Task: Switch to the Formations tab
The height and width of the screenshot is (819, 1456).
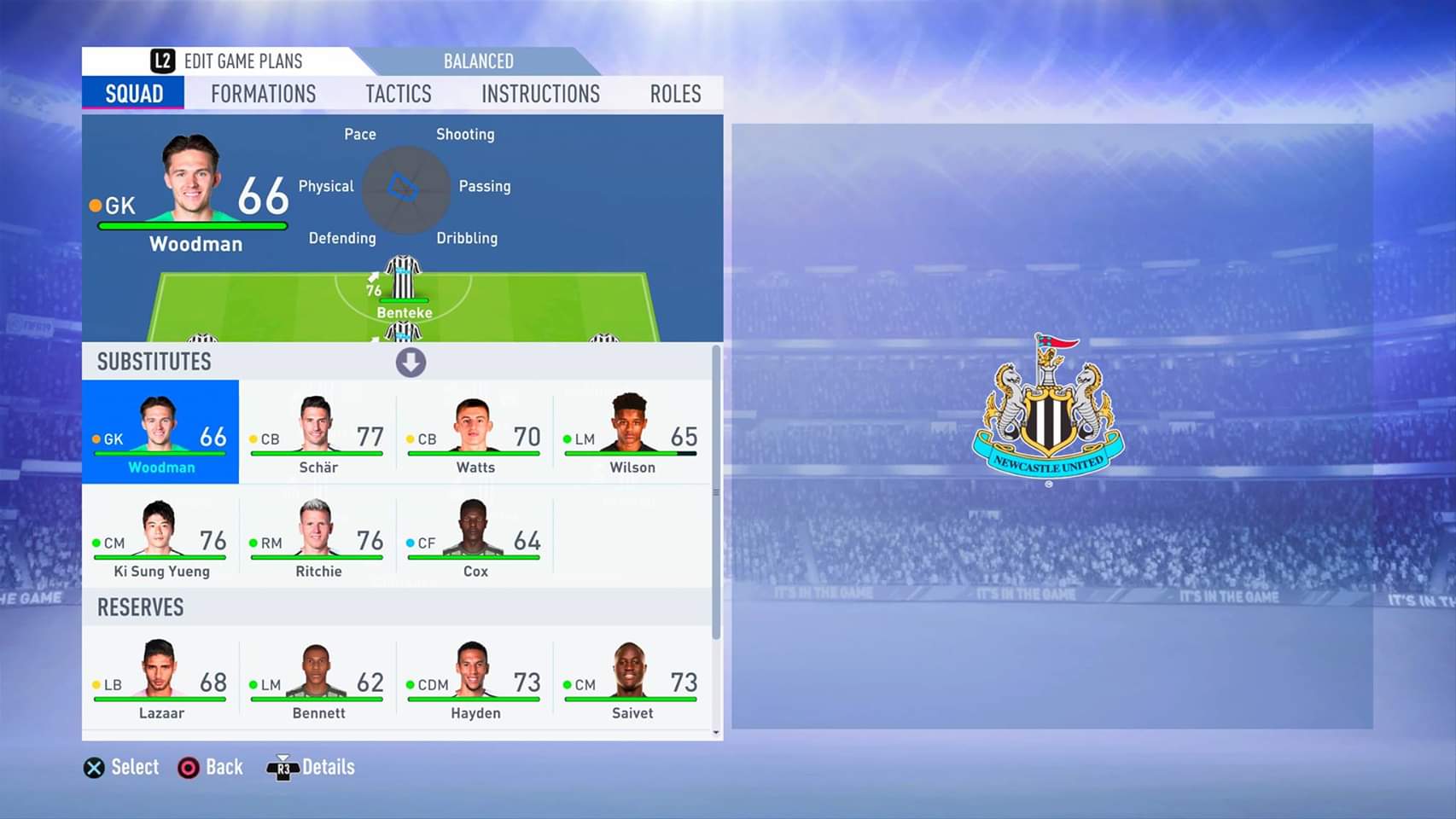Action: [x=263, y=94]
